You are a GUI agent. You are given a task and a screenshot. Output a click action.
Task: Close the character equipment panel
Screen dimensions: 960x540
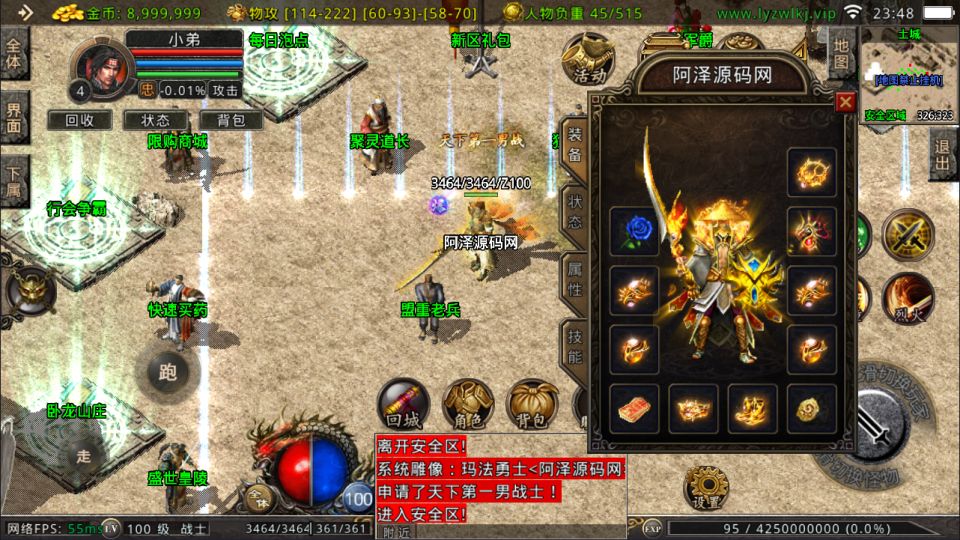coord(845,102)
